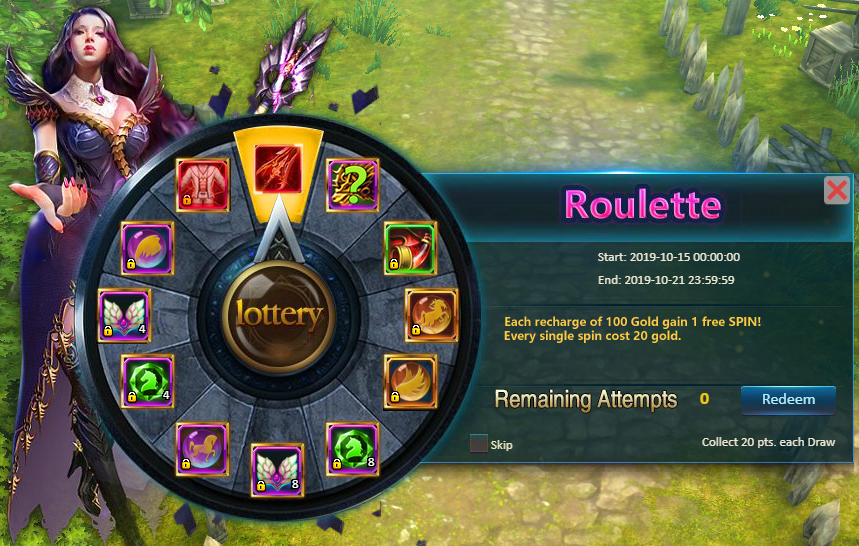Select the highlighted red claw prize

tap(278, 167)
